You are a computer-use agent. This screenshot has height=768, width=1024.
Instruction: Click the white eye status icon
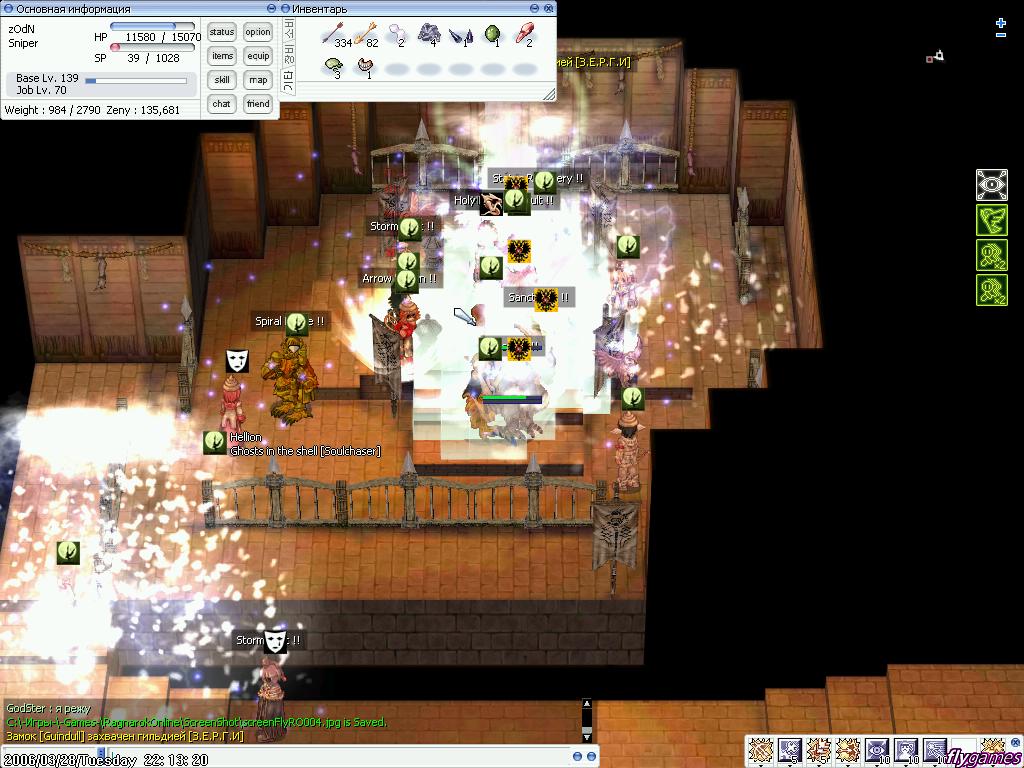point(991,185)
